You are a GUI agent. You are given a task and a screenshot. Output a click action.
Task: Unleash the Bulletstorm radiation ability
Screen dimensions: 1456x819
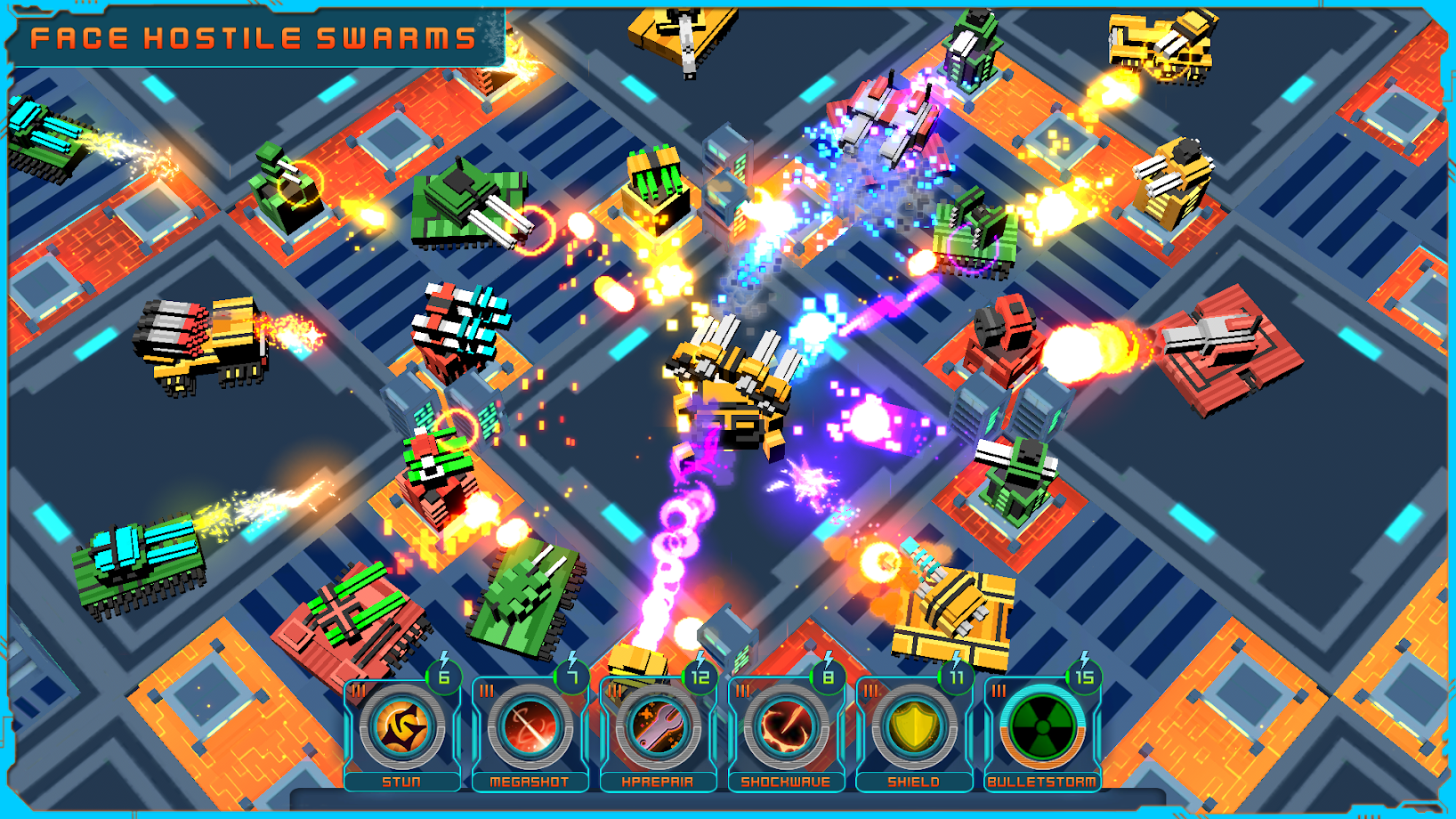tap(1042, 728)
